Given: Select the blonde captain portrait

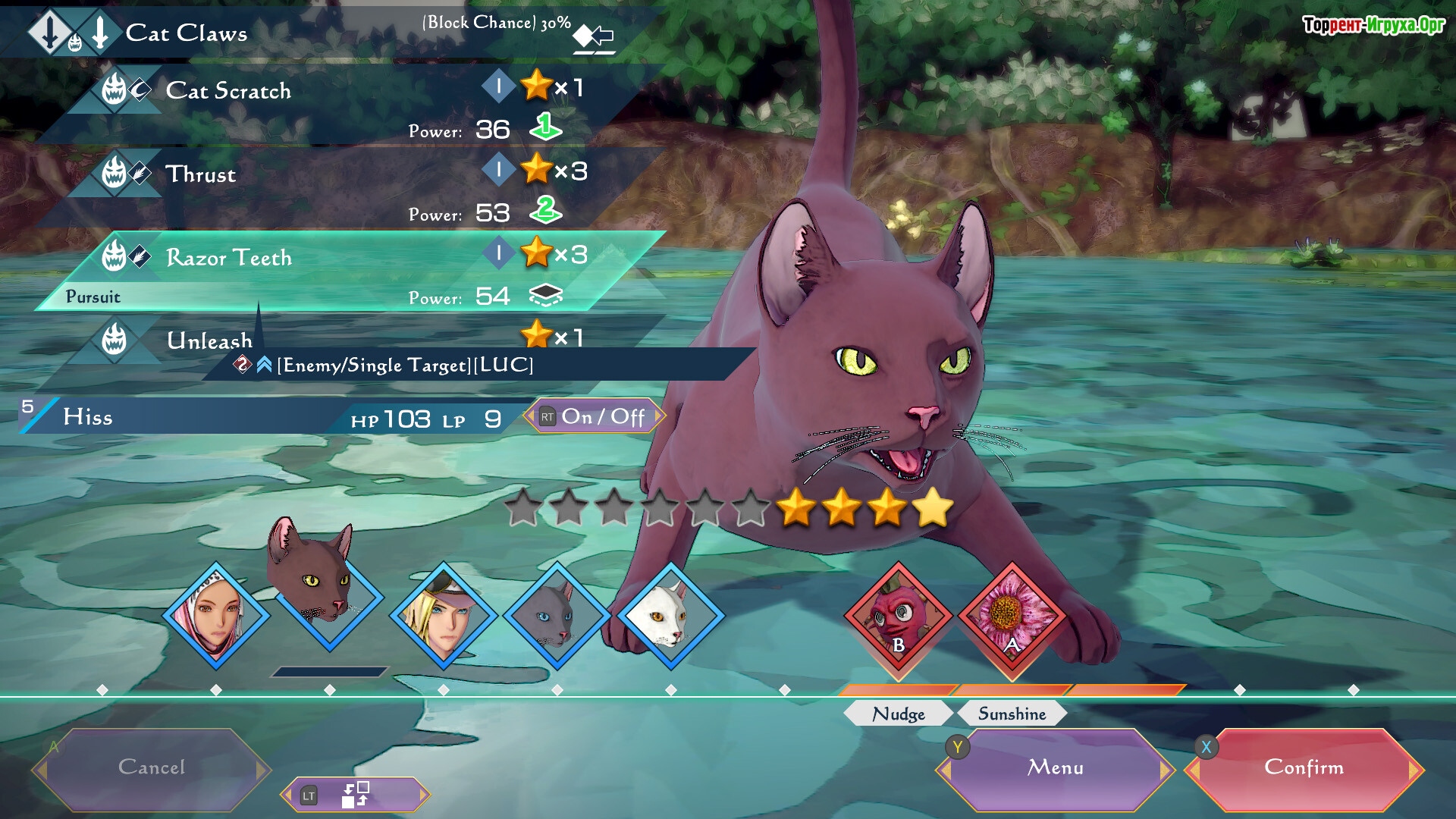Looking at the screenshot, I should pos(444,615).
